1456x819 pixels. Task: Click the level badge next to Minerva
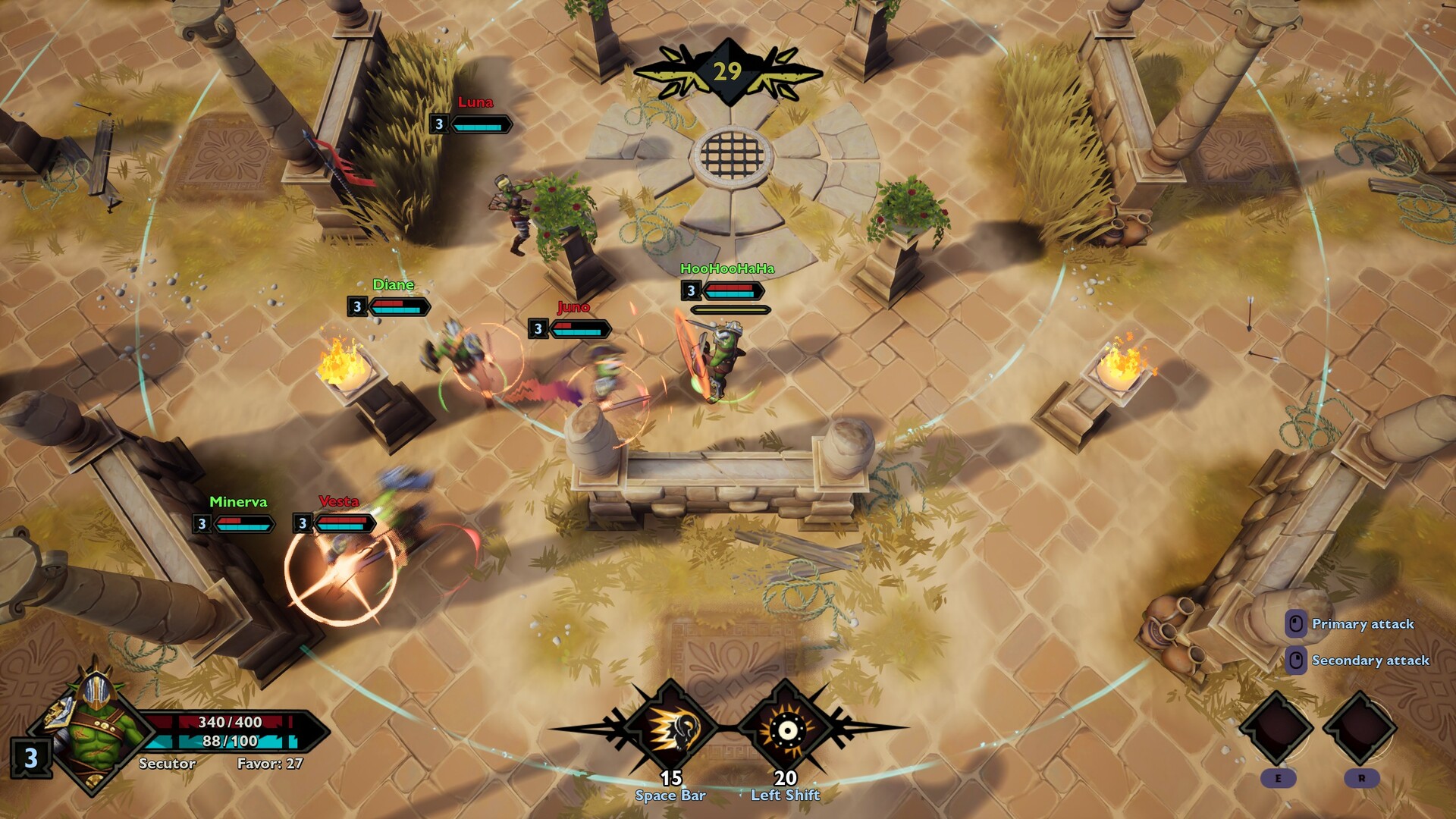coord(200,522)
